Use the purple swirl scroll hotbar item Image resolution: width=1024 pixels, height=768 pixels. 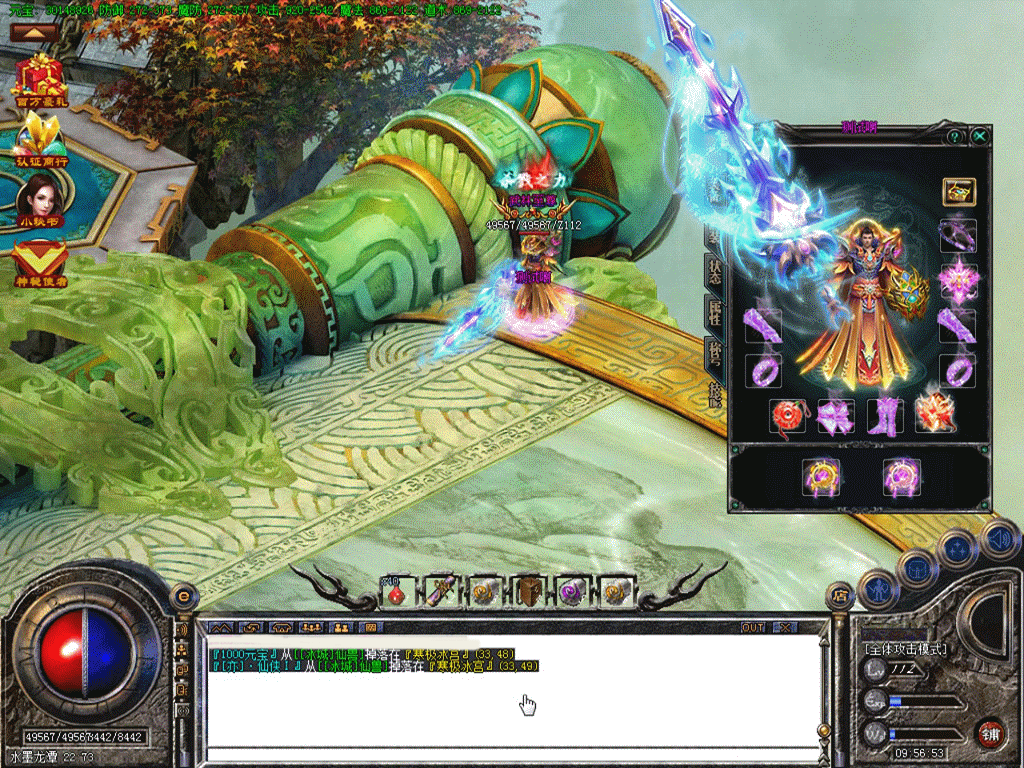pos(573,593)
